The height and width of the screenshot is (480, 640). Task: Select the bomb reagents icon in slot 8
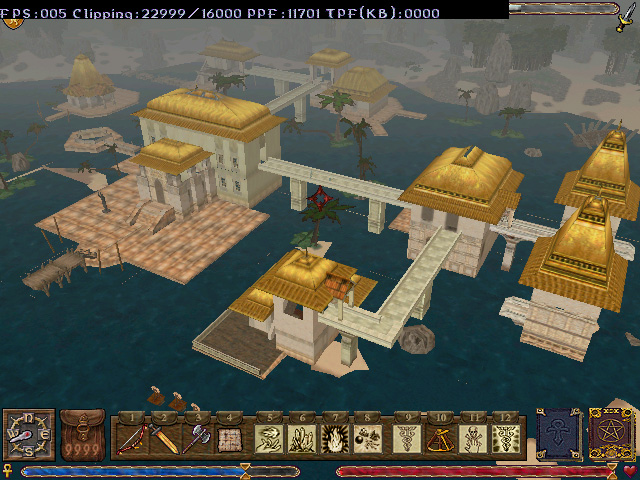[369, 438]
